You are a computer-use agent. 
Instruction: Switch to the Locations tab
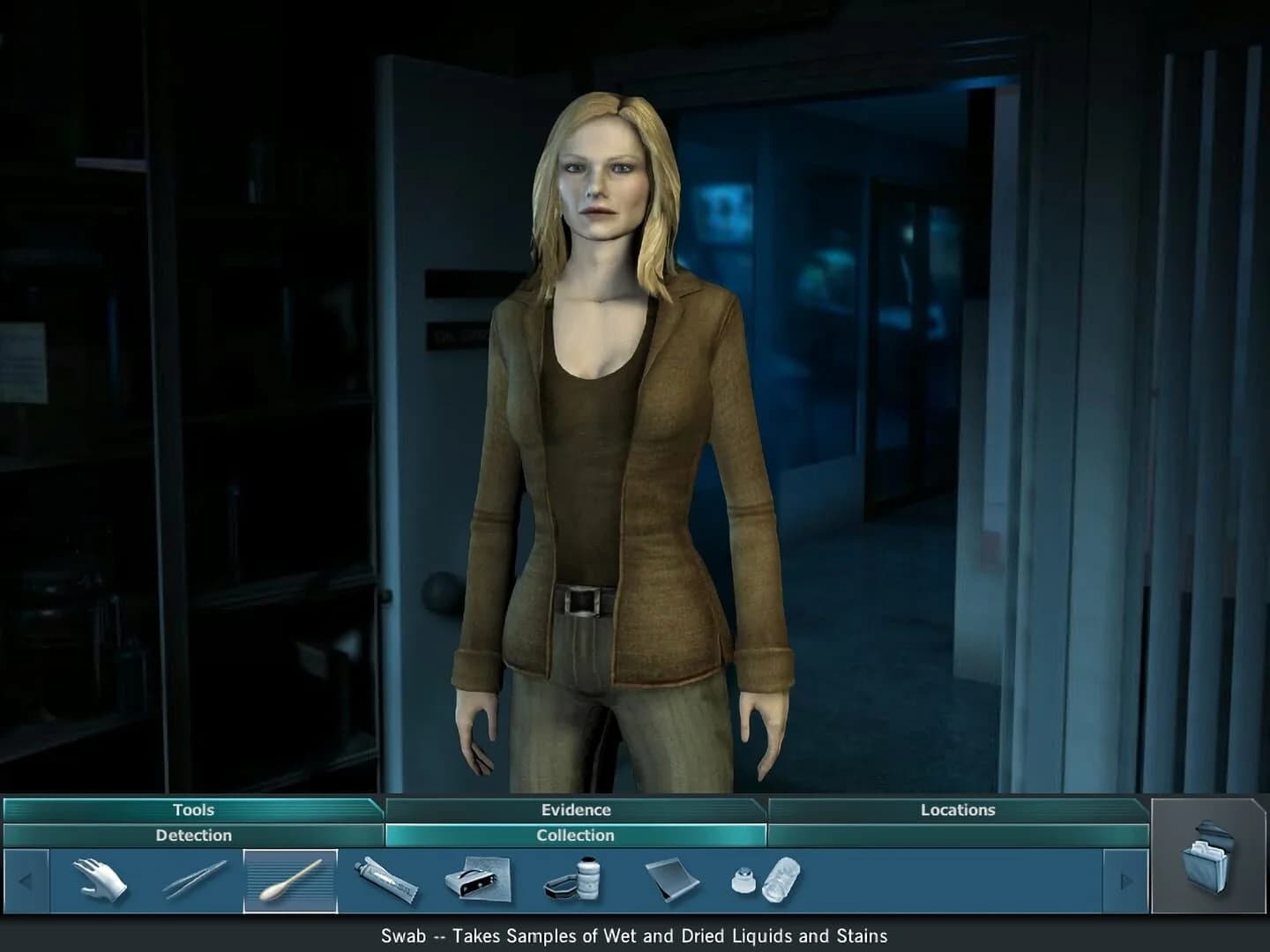957,810
